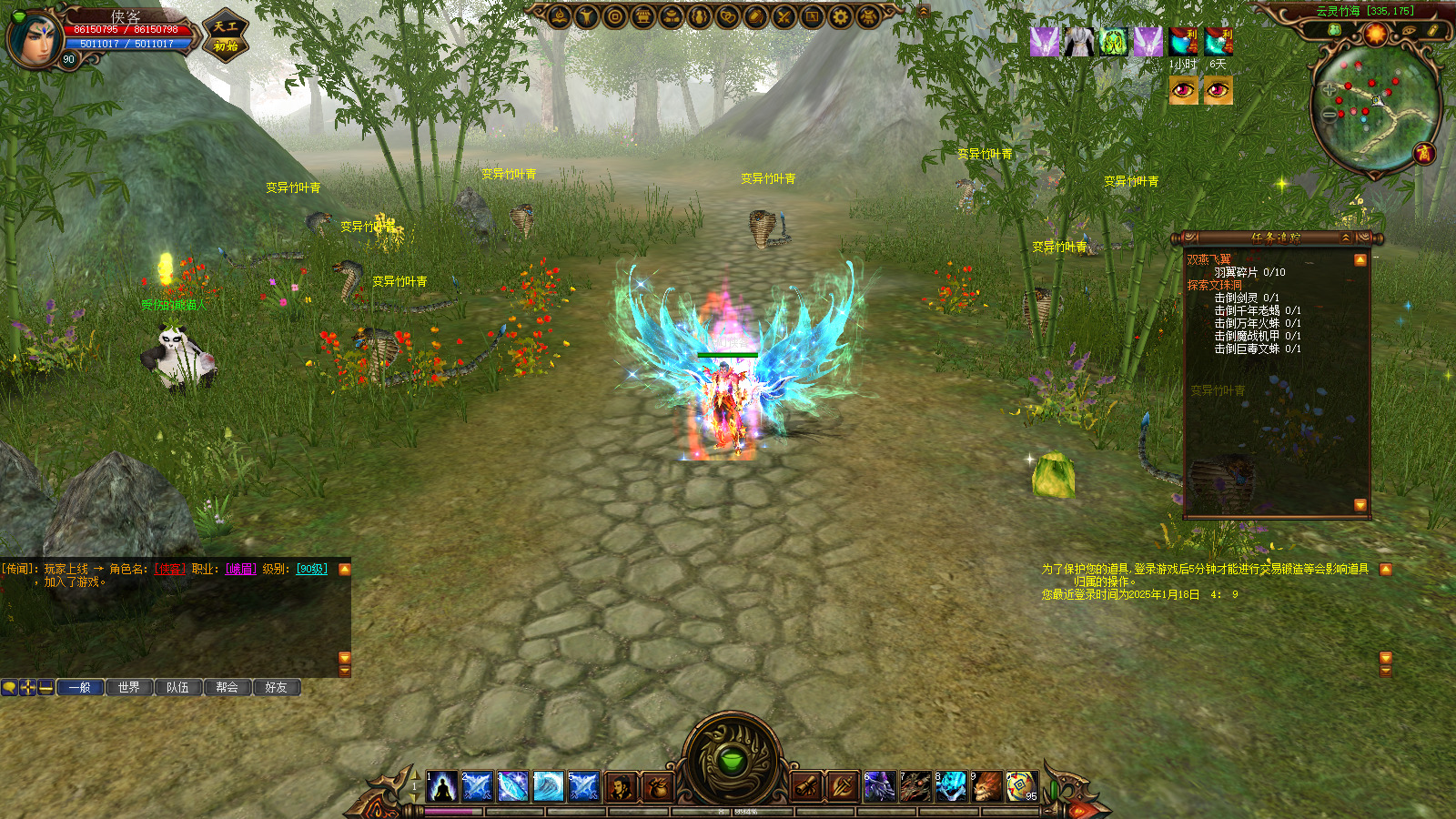Select the 帮会 chat tab
1456x819 pixels.
227,688
